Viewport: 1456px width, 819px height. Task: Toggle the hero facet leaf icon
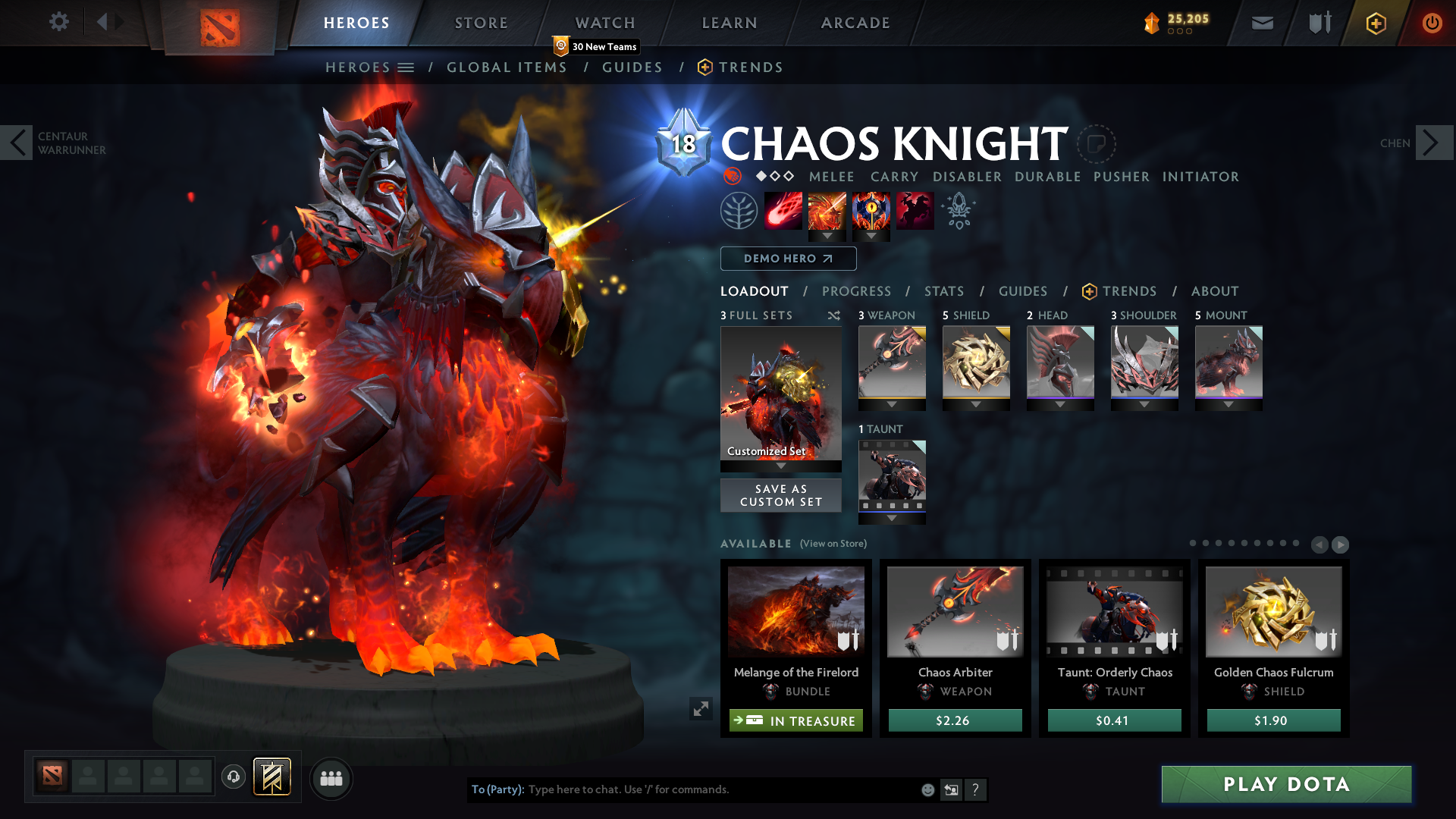pos(739,210)
